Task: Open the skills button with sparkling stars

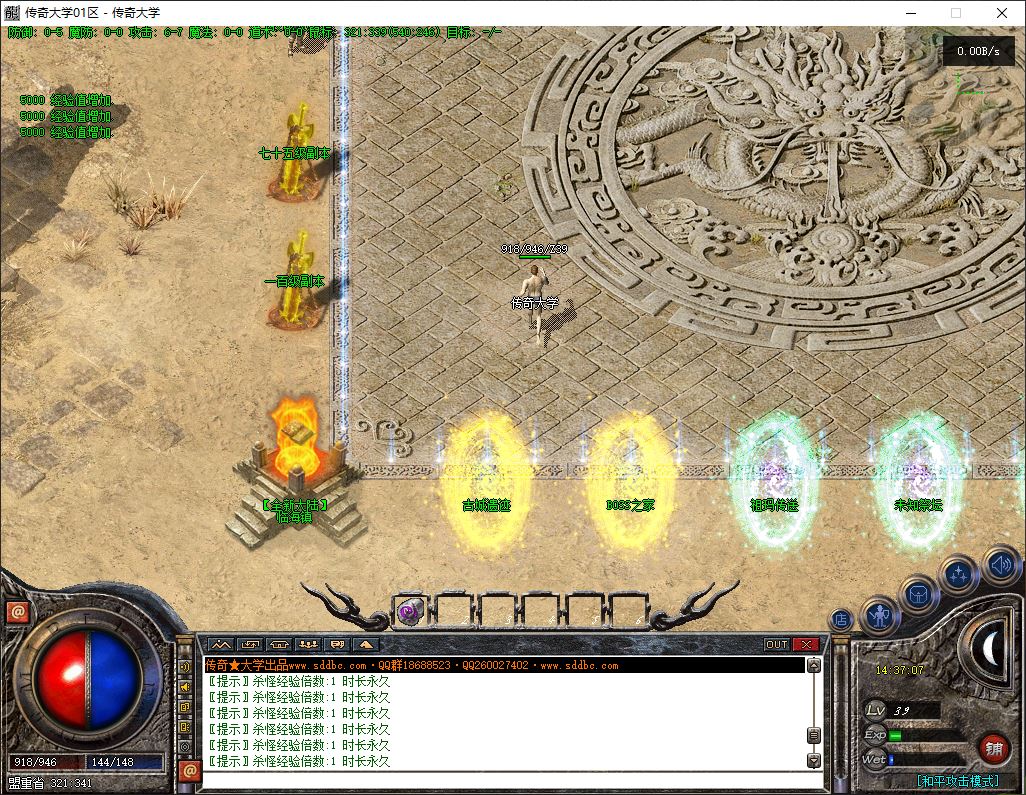Action: point(958,575)
